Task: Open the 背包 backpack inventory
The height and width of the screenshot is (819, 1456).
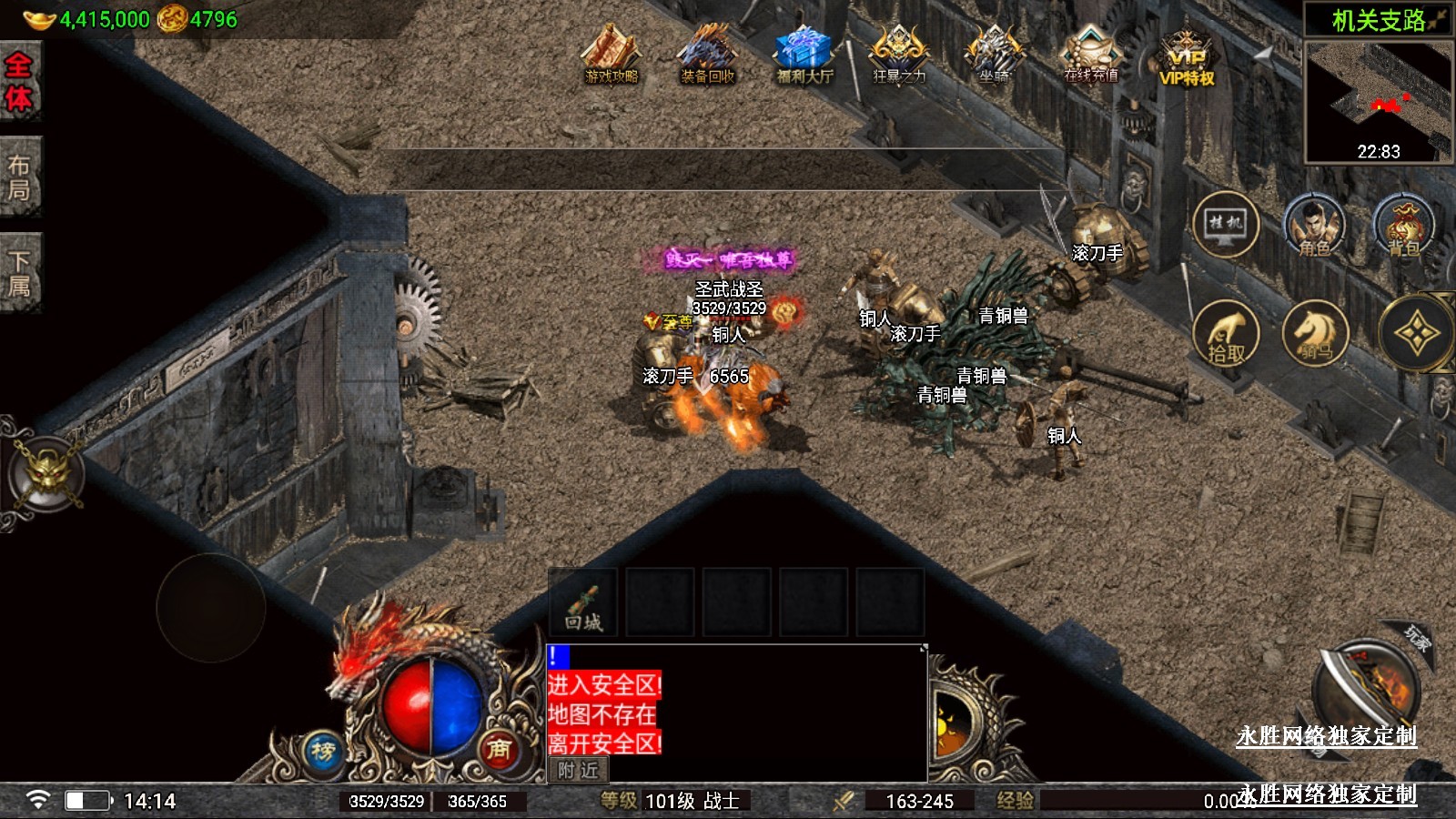Action: coord(1403,225)
